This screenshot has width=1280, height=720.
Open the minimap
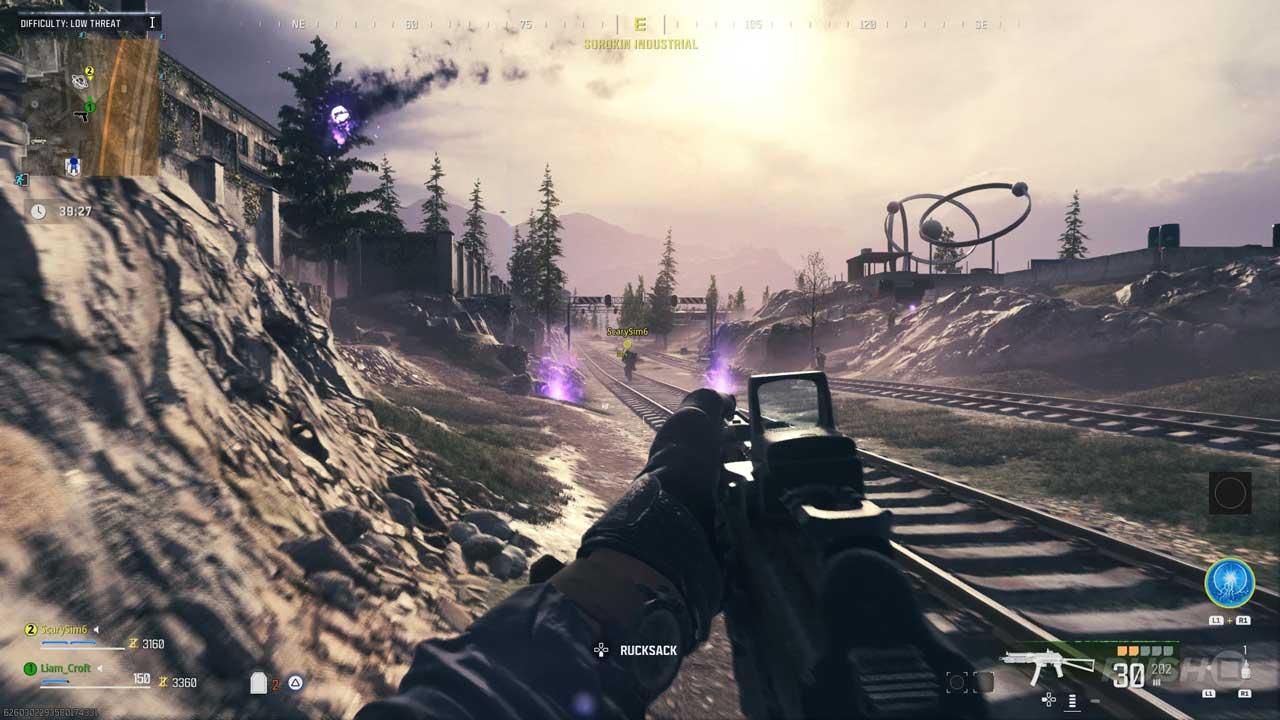pyautogui.click(x=88, y=105)
